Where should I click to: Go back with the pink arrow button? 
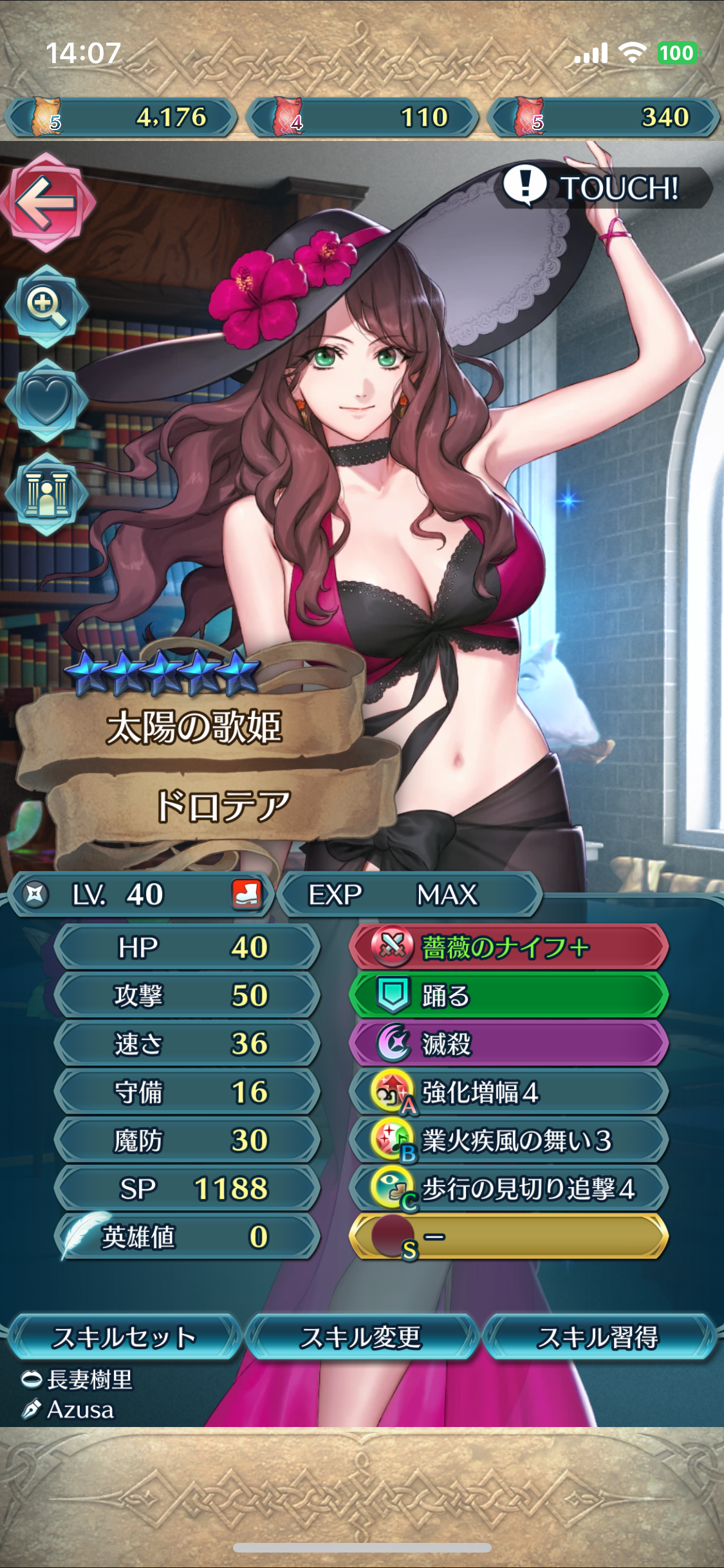coord(47,203)
